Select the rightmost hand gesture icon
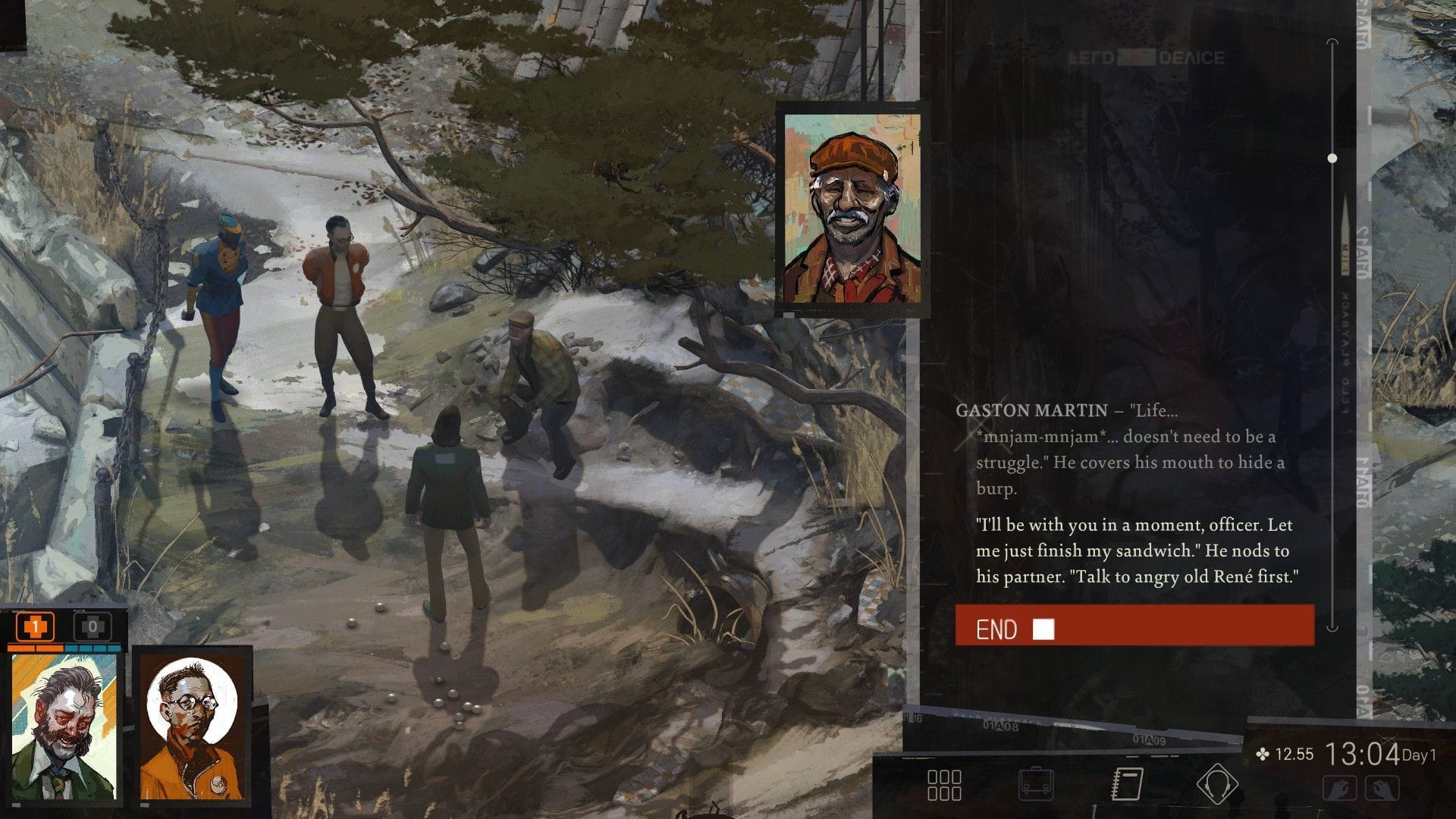 [1382, 789]
